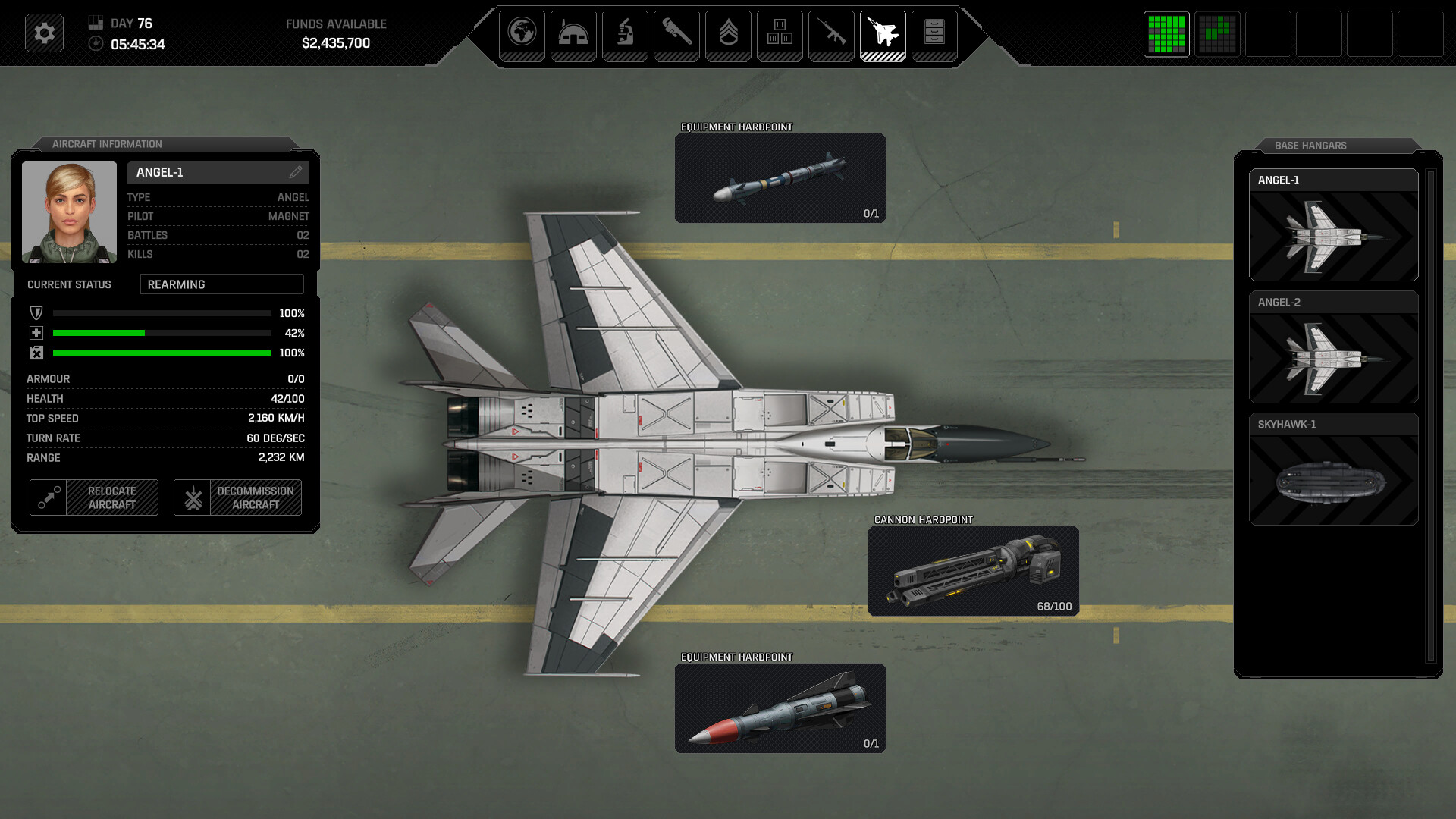Viewport: 1456px width, 819px height.
Task: Toggle the first green grid display top right
Action: click(x=1166, y=34)
